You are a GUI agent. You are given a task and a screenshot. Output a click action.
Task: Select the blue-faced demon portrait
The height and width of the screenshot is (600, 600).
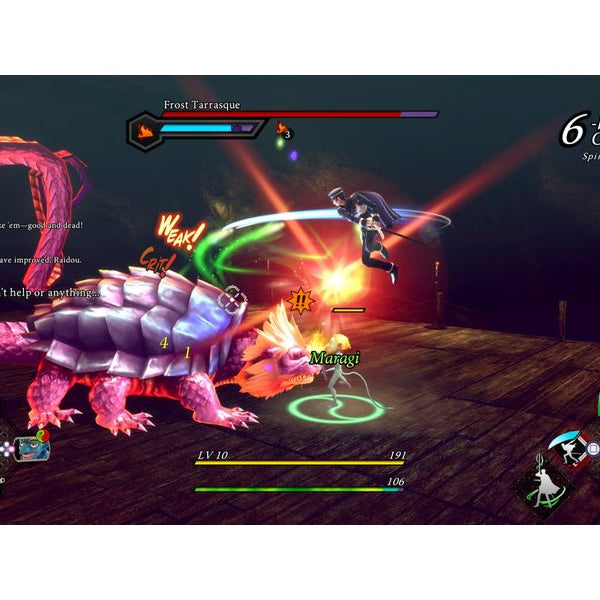coord(31,448)
